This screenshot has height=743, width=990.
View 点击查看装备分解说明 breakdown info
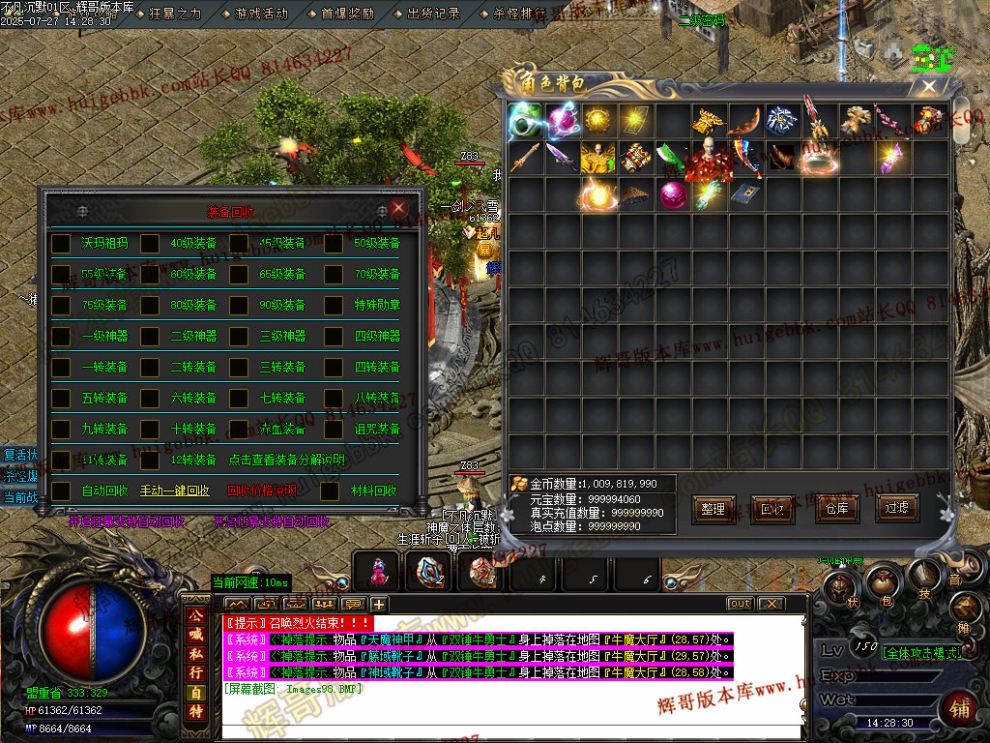(x=286, y=460)
